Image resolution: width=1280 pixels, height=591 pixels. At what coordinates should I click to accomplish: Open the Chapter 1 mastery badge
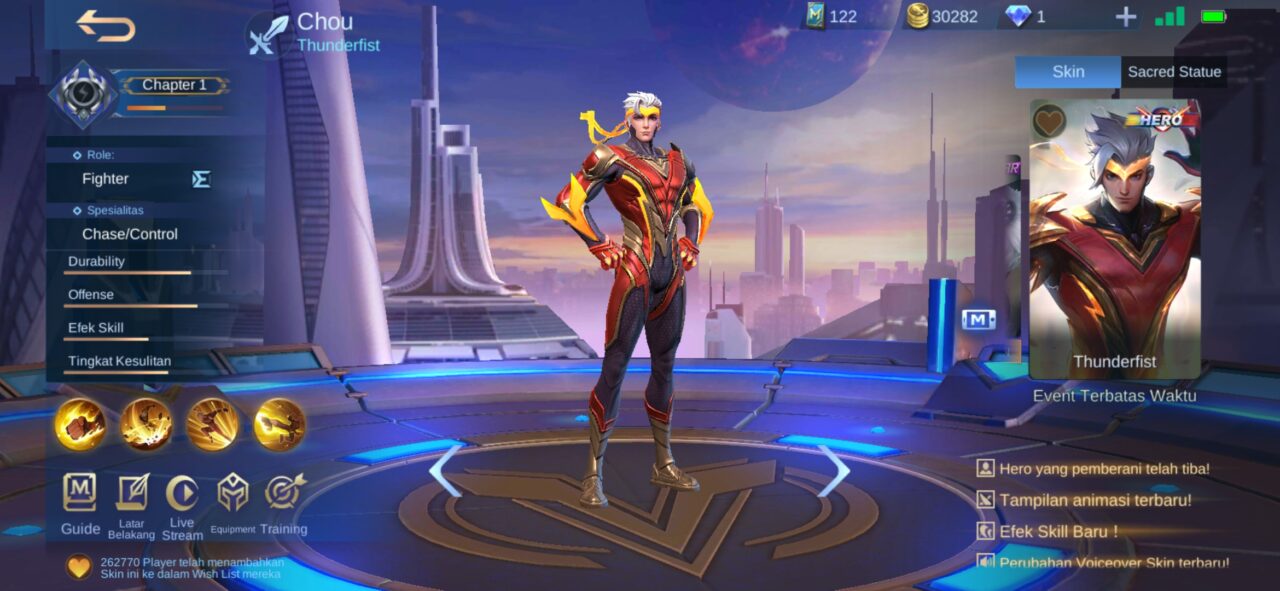point(84,95)
